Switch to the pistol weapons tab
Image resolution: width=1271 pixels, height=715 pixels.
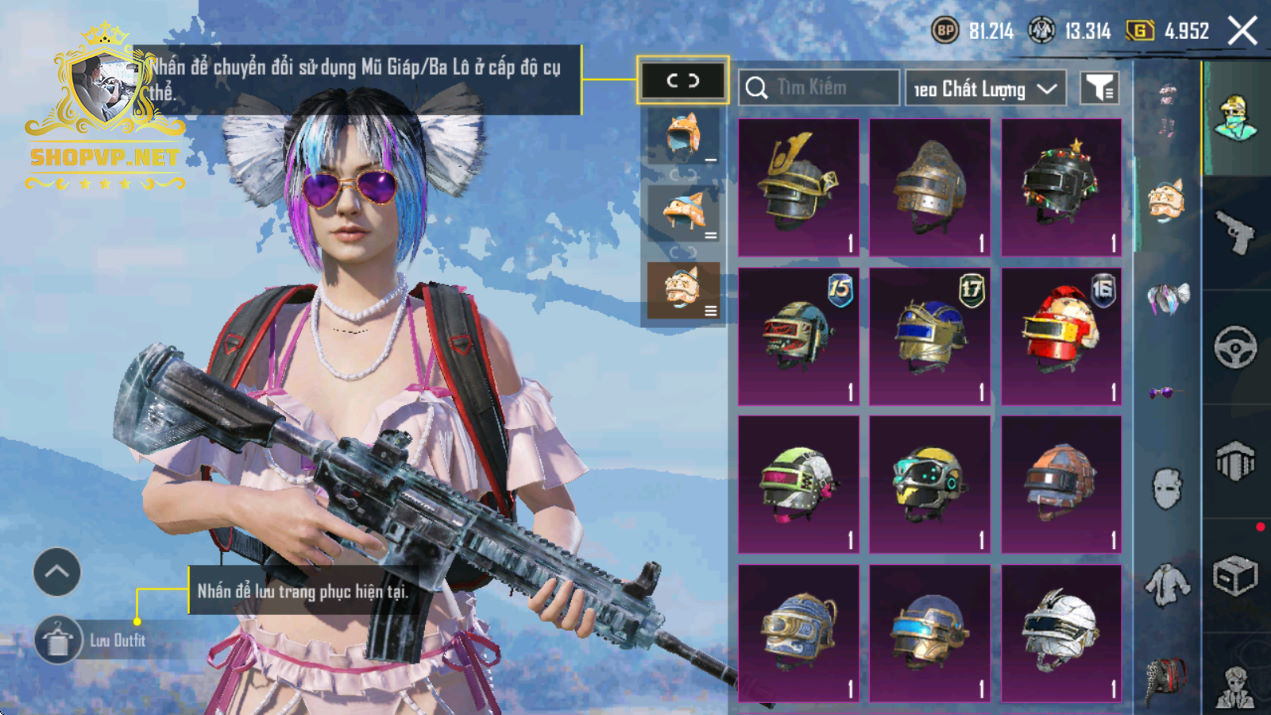tap(1236, 232)
